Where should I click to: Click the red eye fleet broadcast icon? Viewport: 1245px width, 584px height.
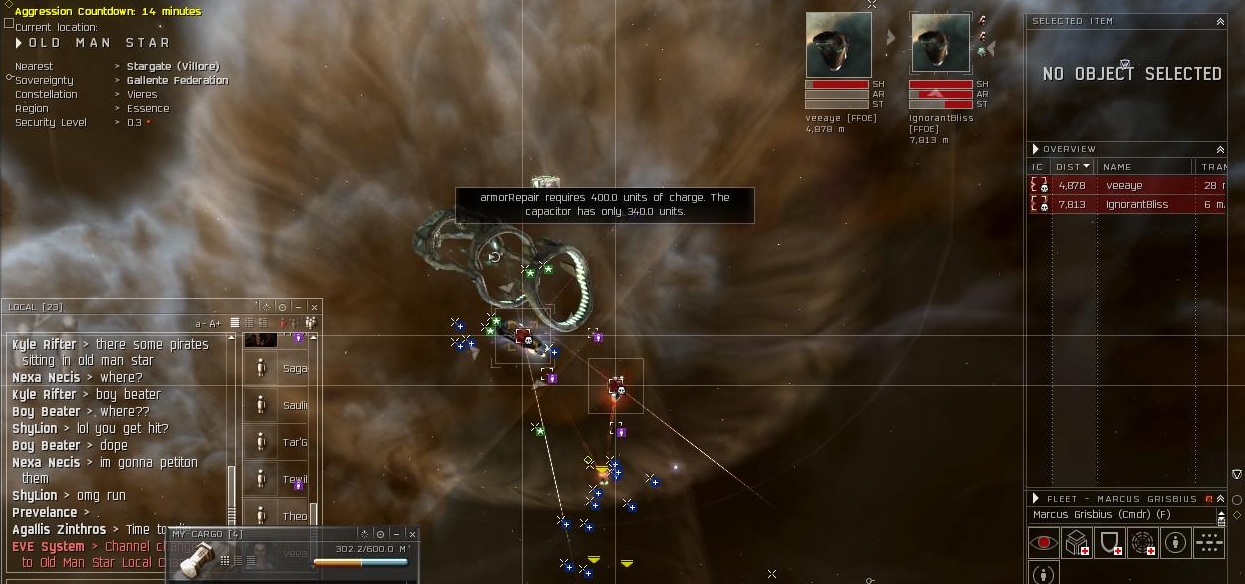(1043, 543)
